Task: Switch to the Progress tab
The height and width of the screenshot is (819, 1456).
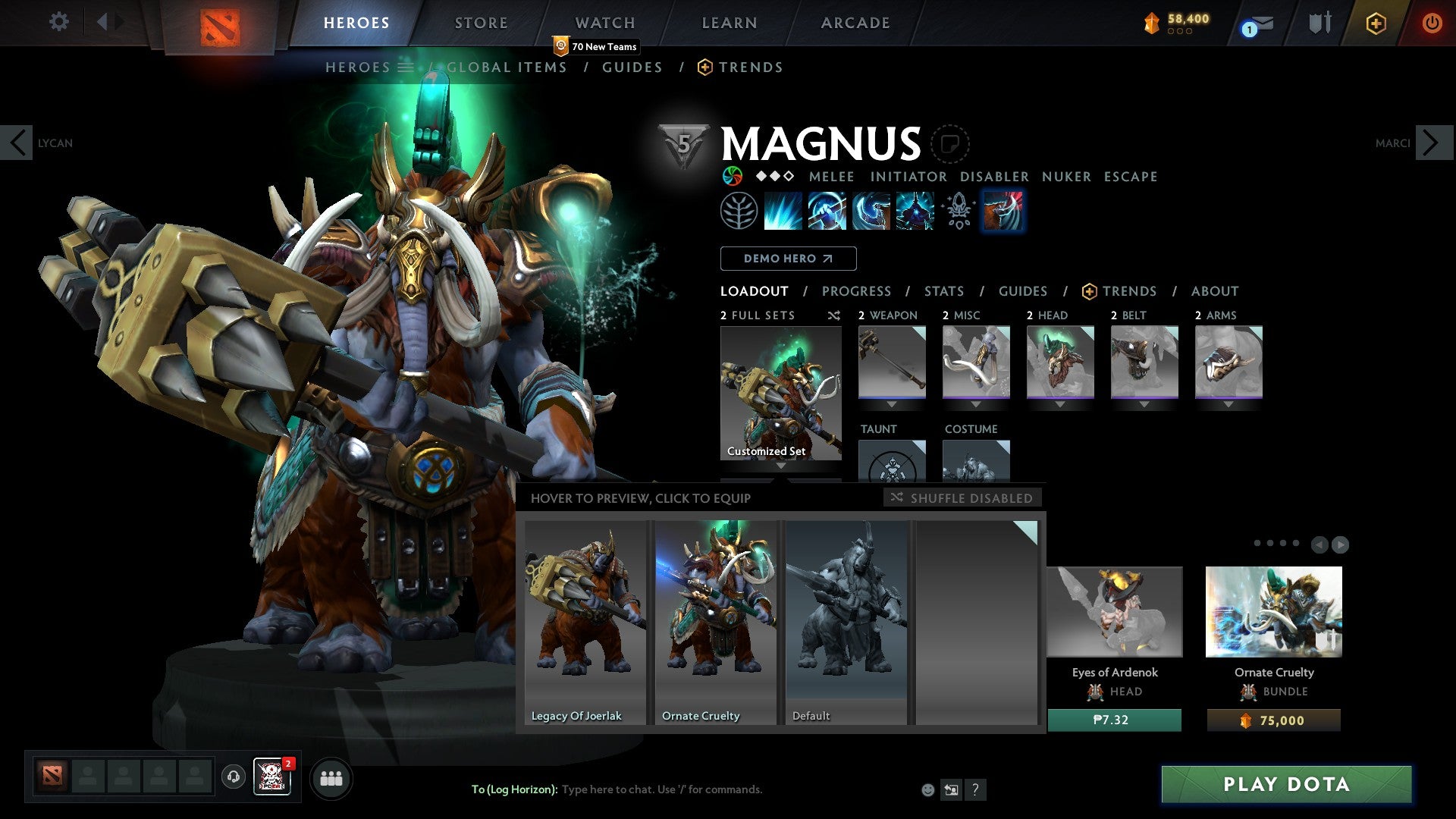Action: coord(857,290)
